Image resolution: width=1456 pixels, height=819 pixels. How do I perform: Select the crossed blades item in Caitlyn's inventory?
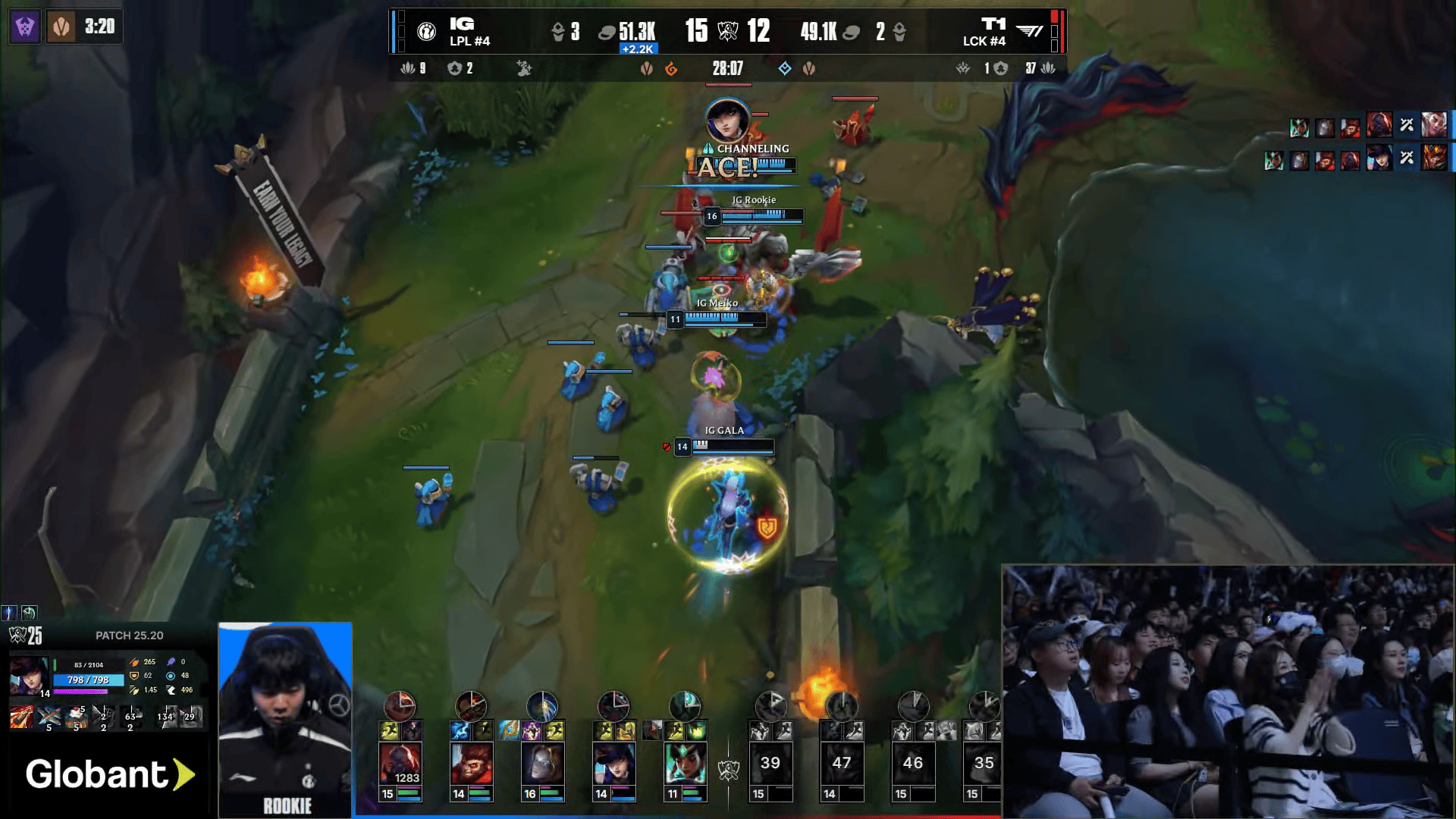[x=49, y=716]
